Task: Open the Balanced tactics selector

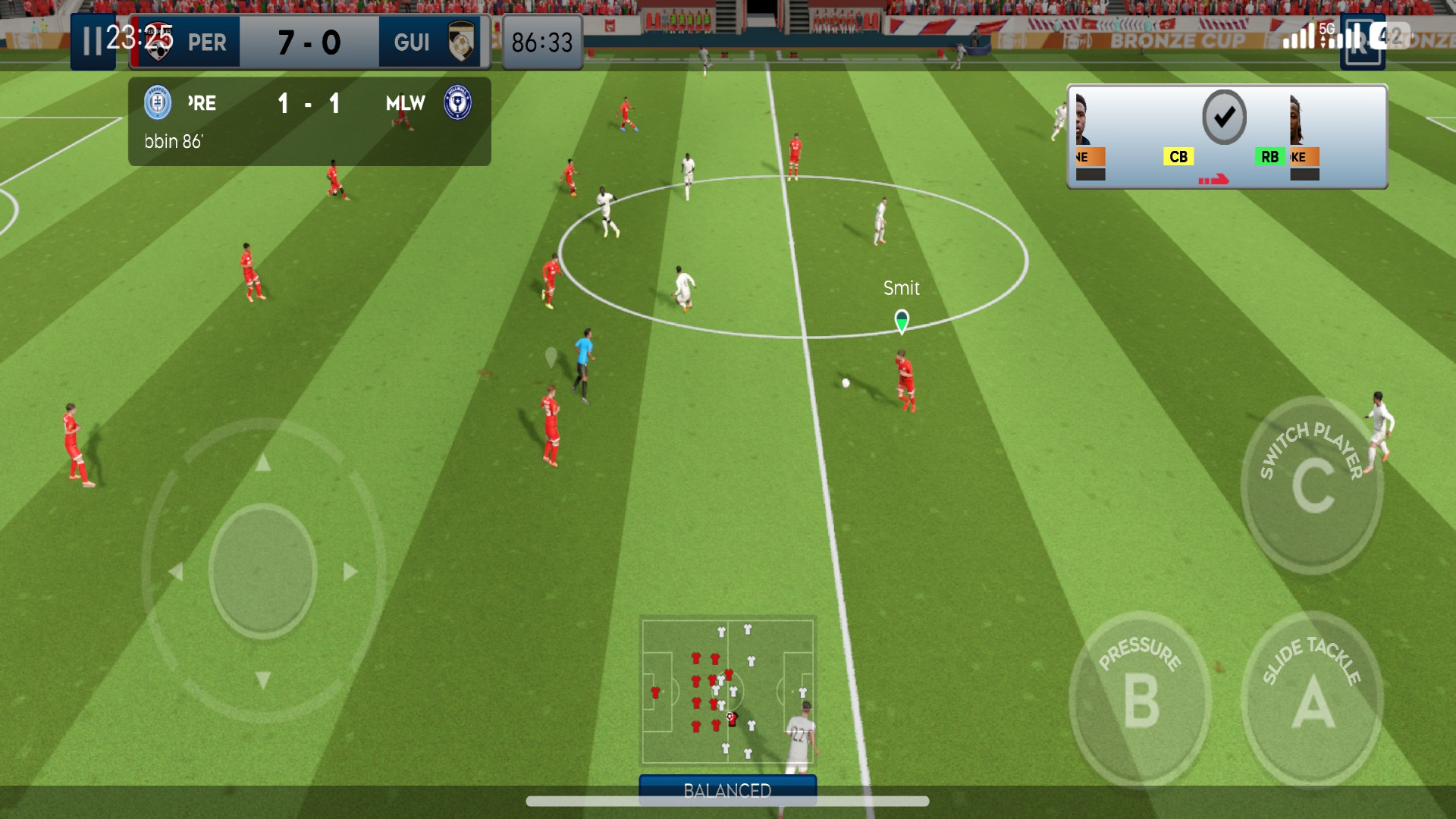Action: (727, 790)
